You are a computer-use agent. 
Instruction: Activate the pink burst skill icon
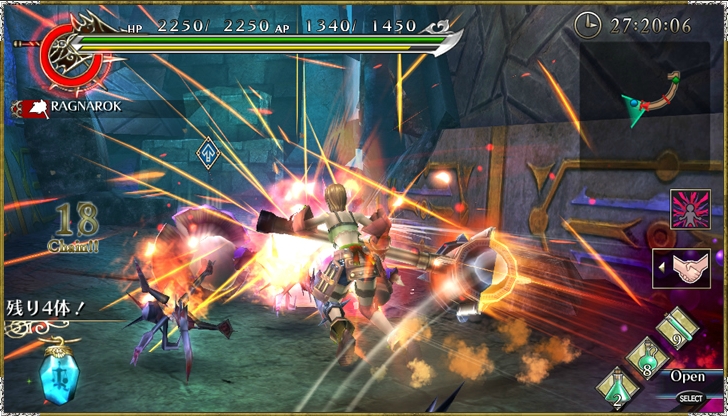click(x=688, y=212)
